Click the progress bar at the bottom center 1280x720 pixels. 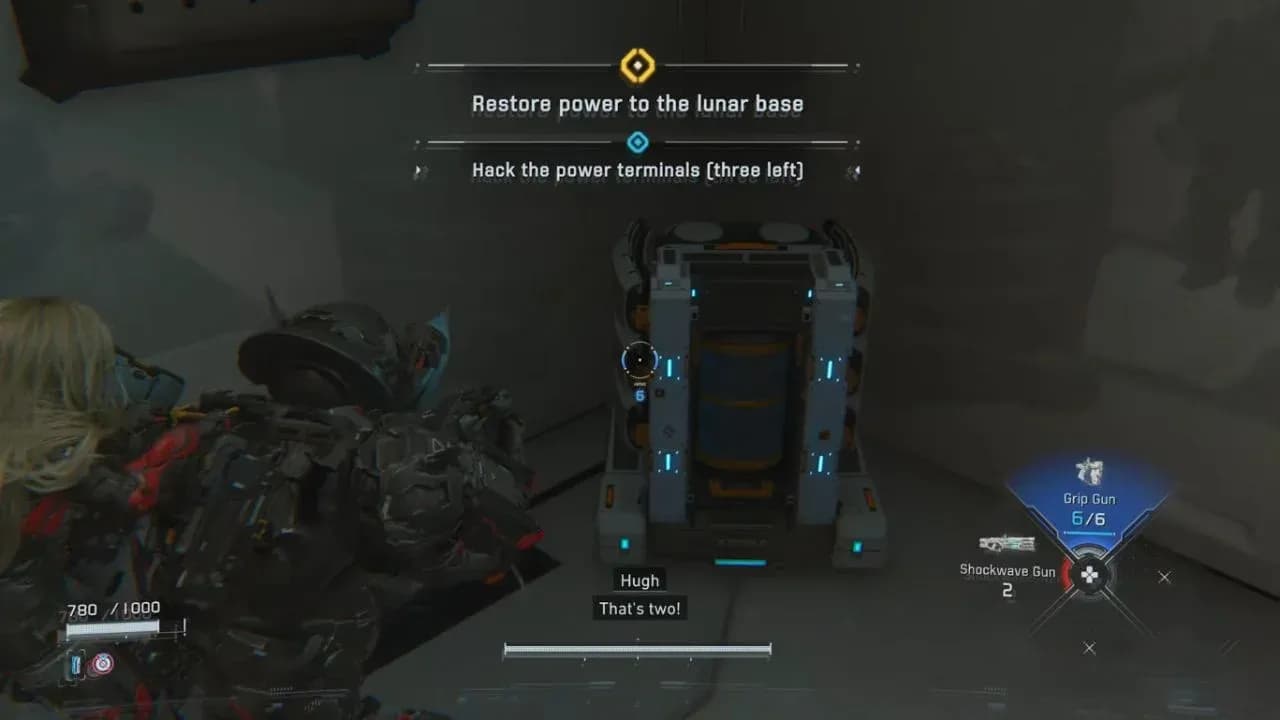[639, 648]
